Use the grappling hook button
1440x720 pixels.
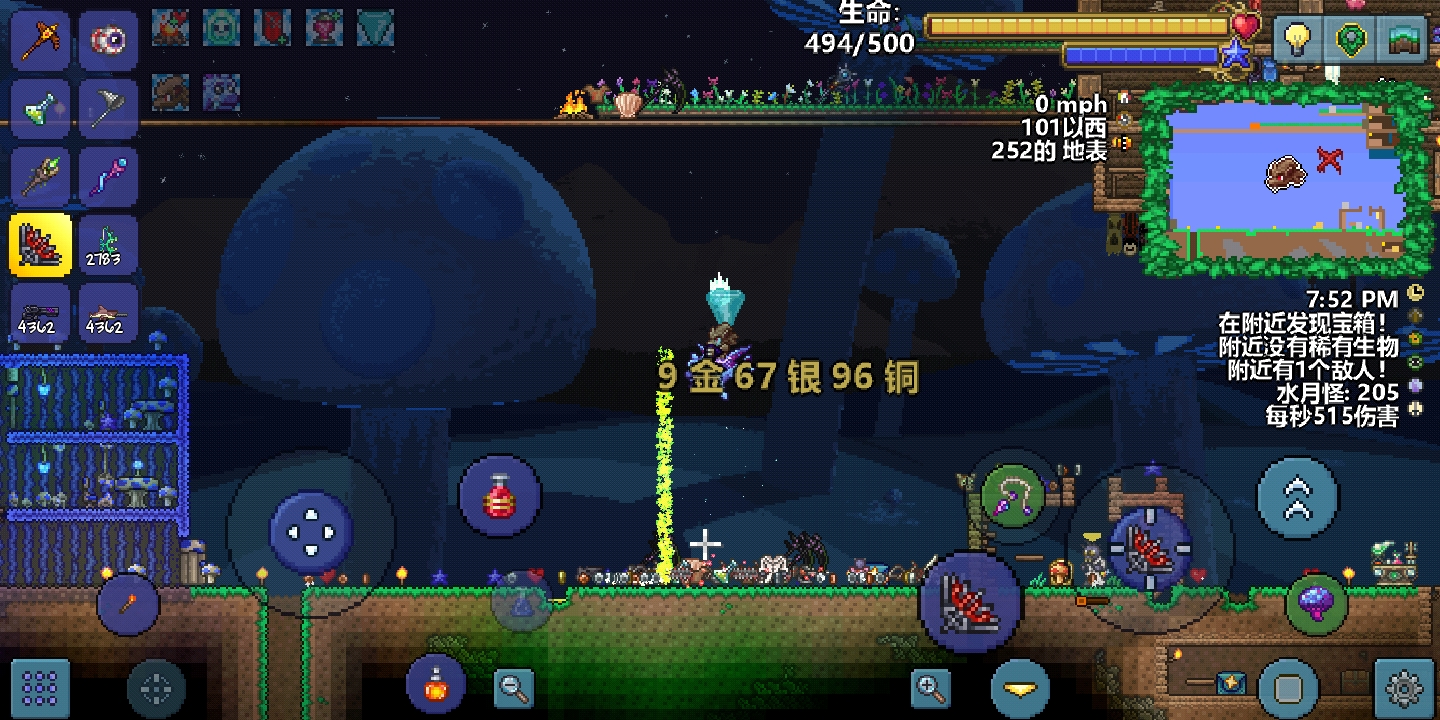[x=1013, y=494]
